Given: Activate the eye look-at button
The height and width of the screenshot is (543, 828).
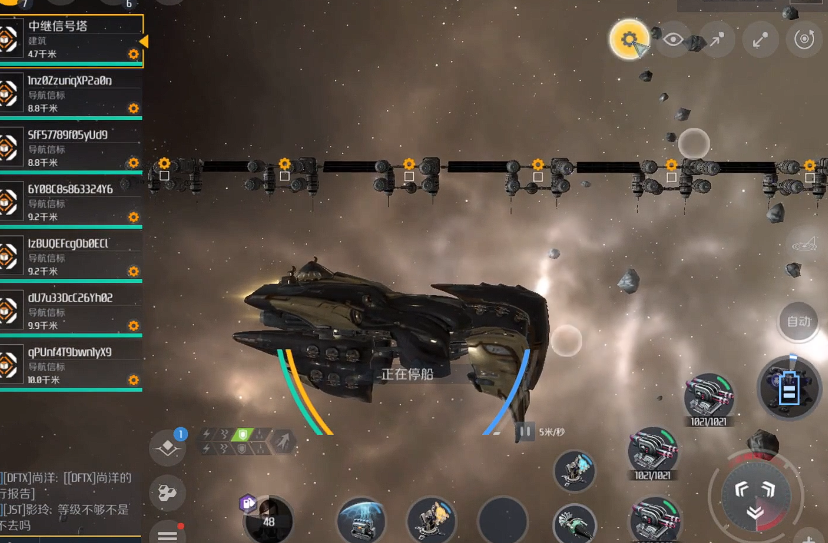Looking at the screenshot, I should click(673, 40).
